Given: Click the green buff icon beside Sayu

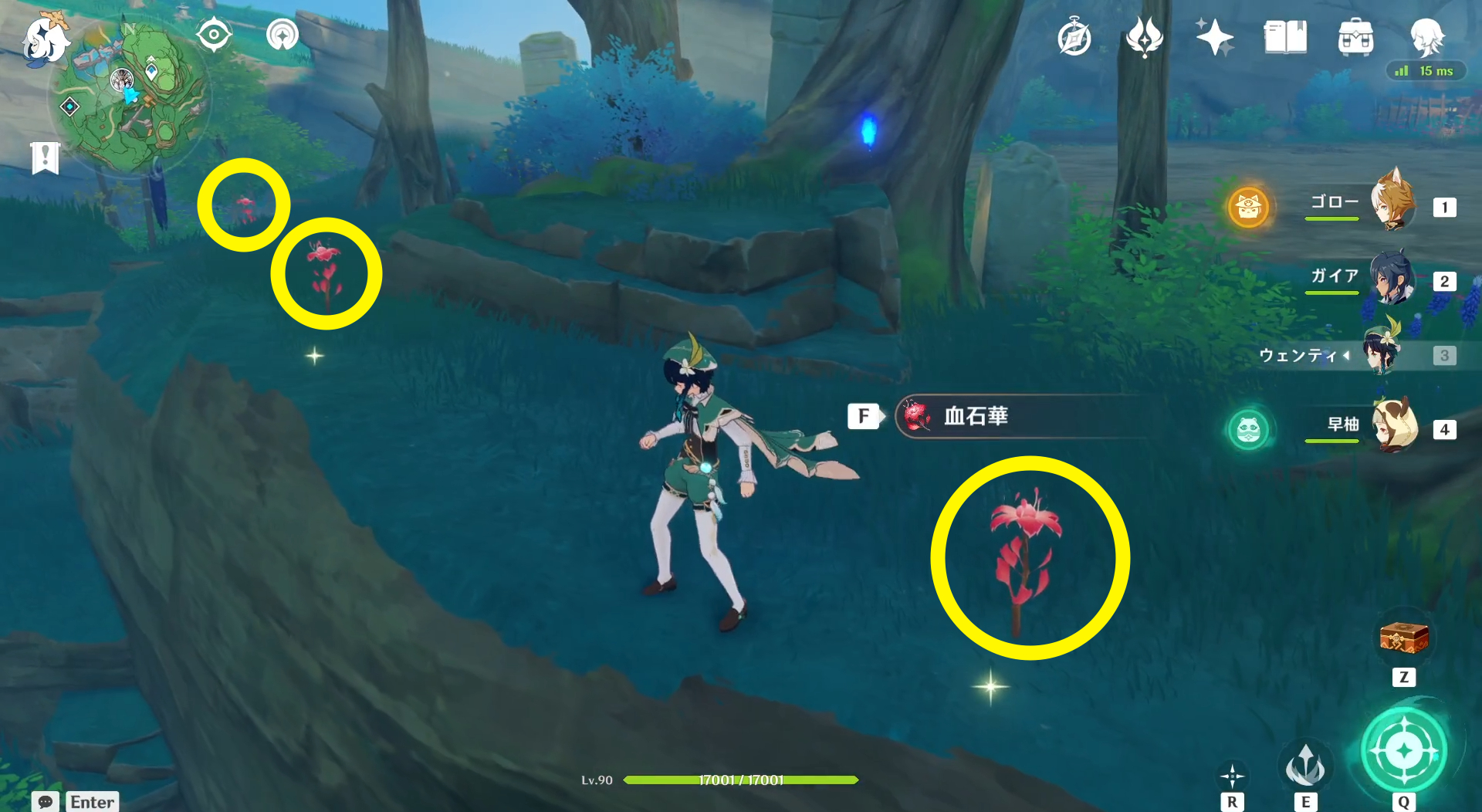Looking at the screenshot, I should (1249, 430).
